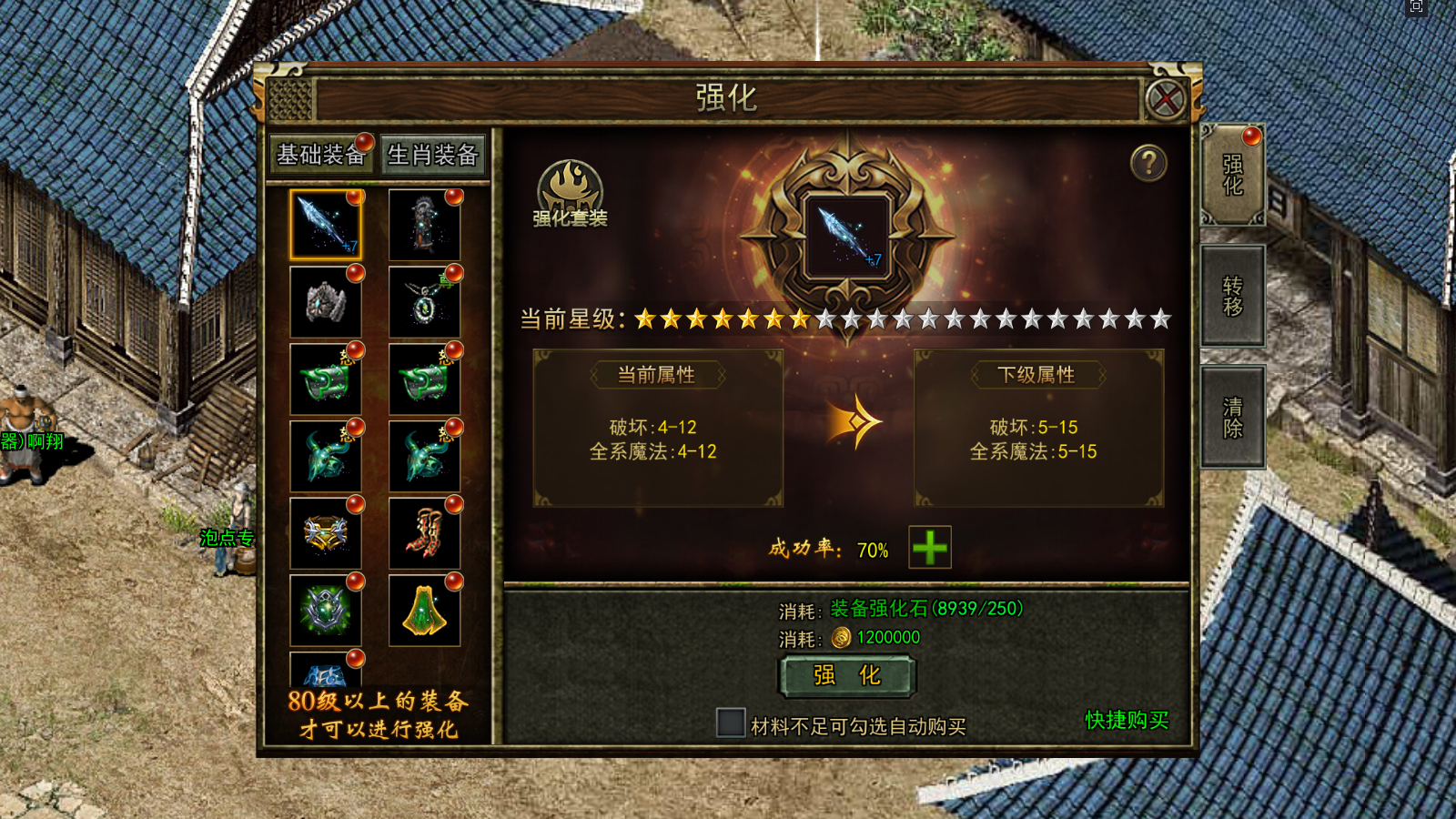This screenshot has width=1456, height=819.
Task: Switch to the 清除 side tab
Action: tap(1233, 417)
